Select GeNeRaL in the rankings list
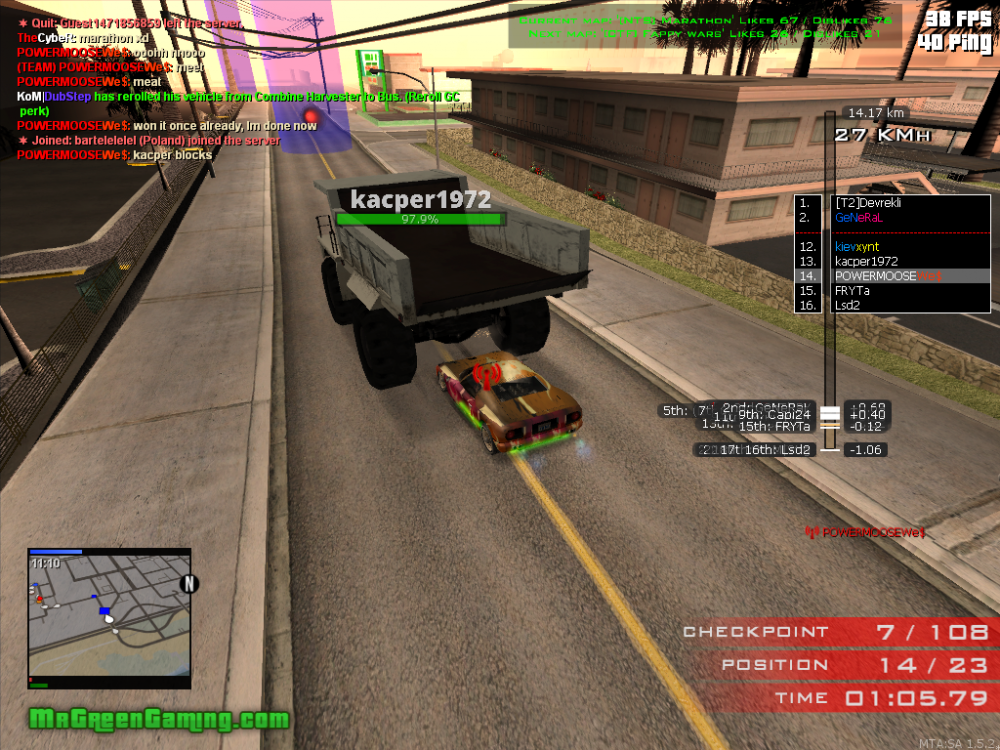This screenshot has height=750, width=1000. (858, 216)
